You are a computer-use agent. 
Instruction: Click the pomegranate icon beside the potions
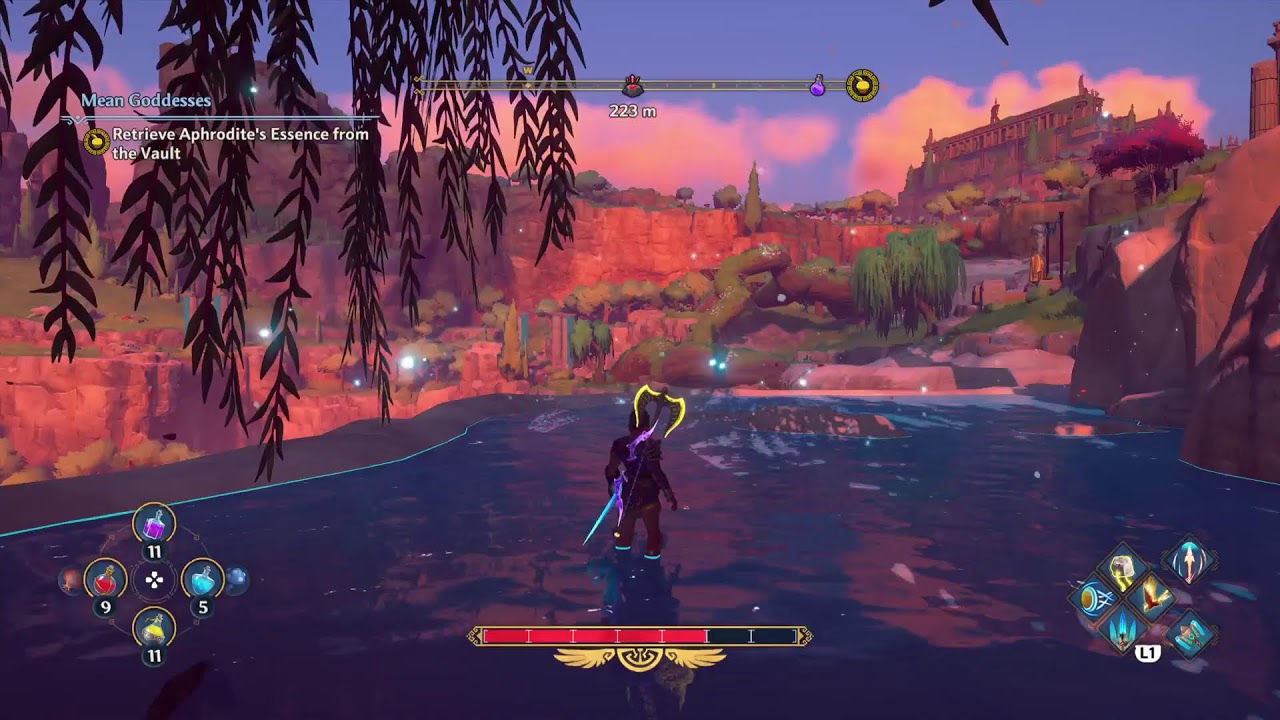(70, 579)
